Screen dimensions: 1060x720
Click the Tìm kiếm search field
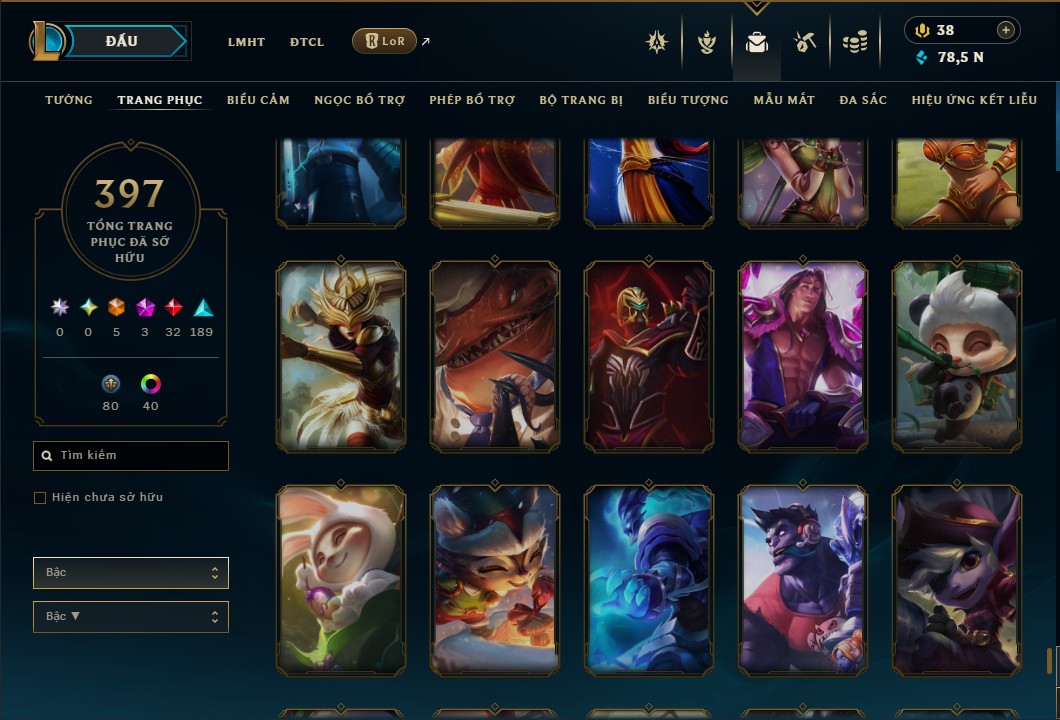[131, 456]
